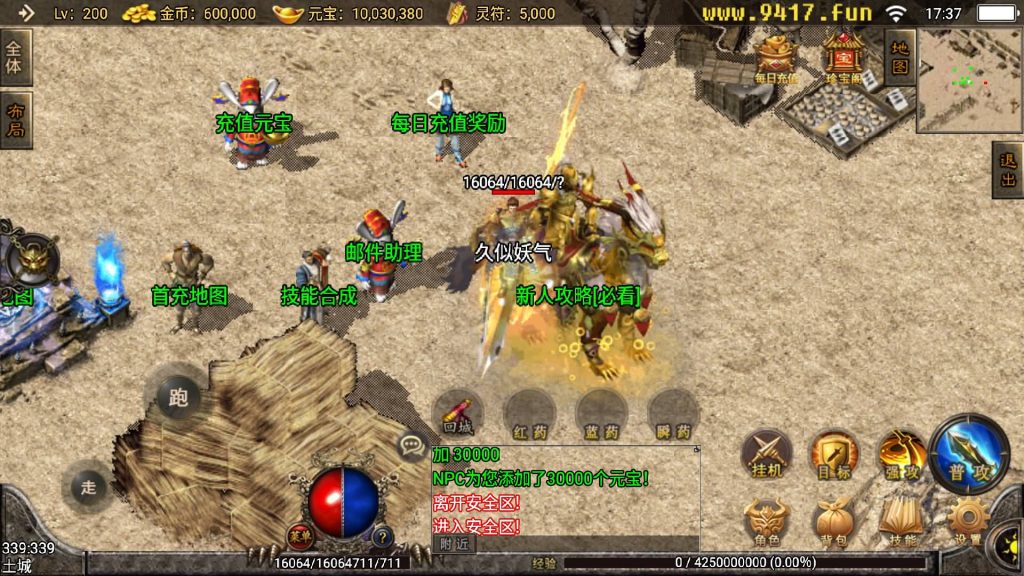Switch to the 附近 nearby chat tab

pyautogui.click(x=455, y=544)
